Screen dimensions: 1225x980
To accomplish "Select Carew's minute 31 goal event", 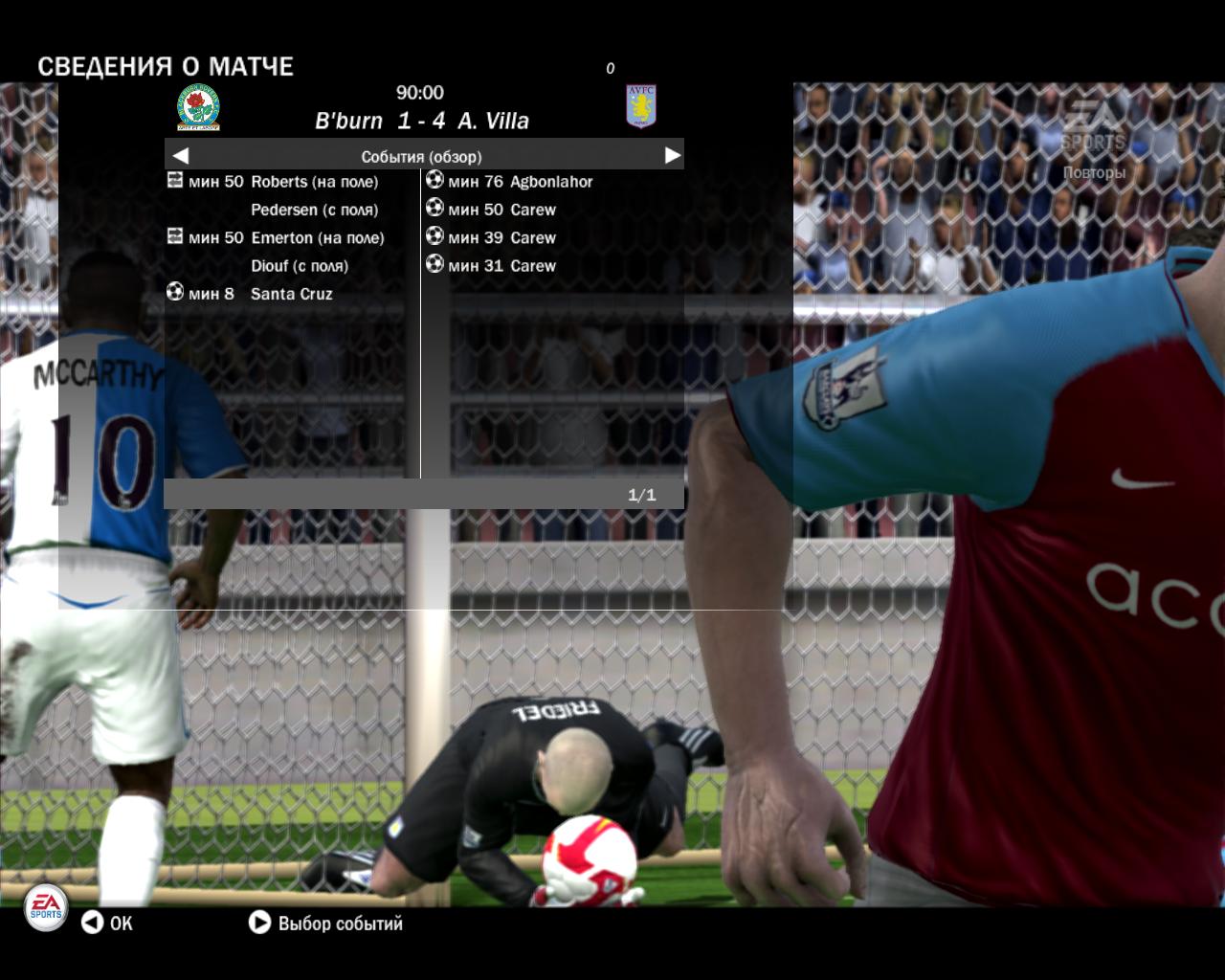I will (x=501, y=266).
